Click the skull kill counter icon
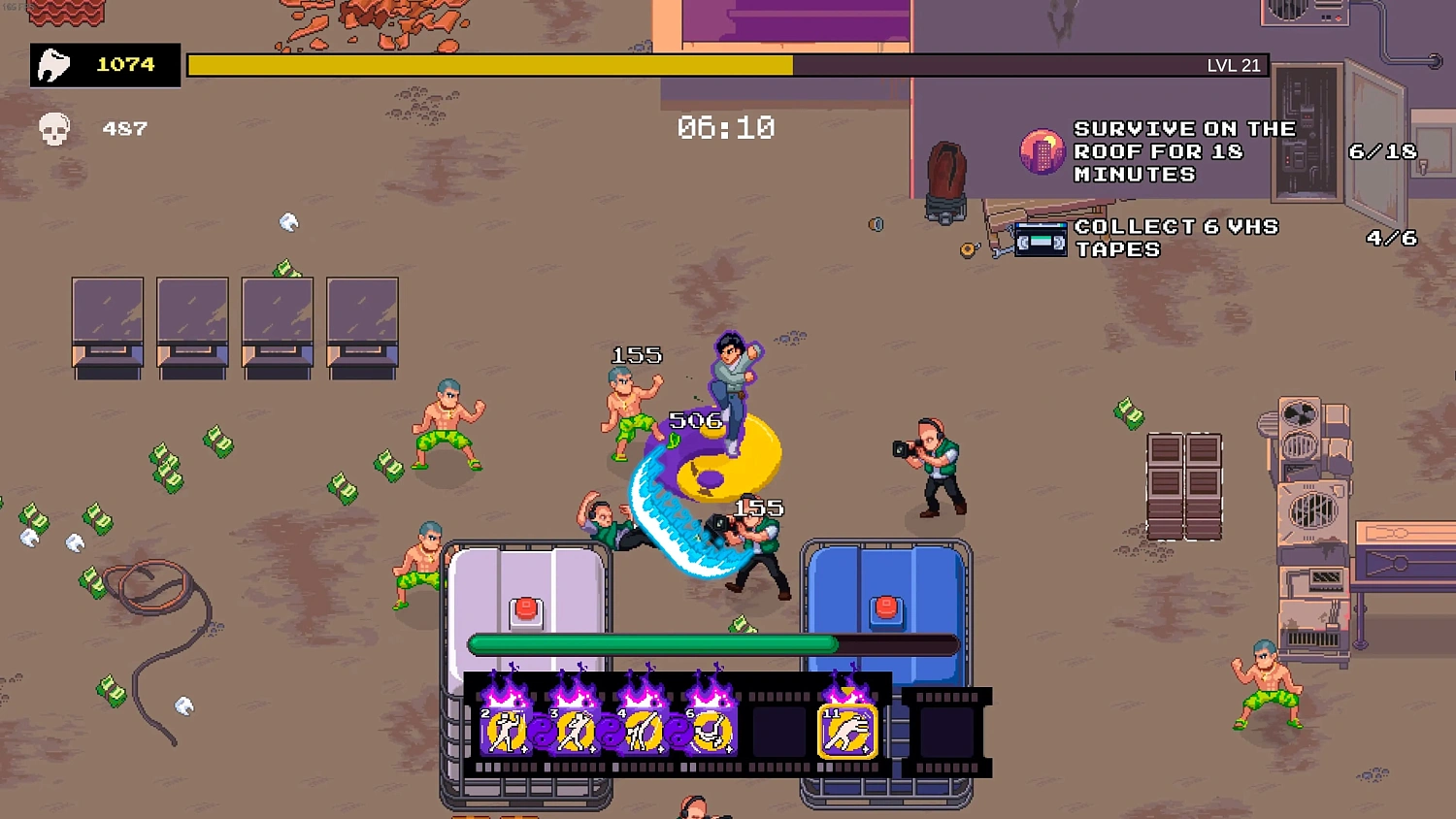The width and height of the screenshot is (1456, 819). [x=55, y=127]
